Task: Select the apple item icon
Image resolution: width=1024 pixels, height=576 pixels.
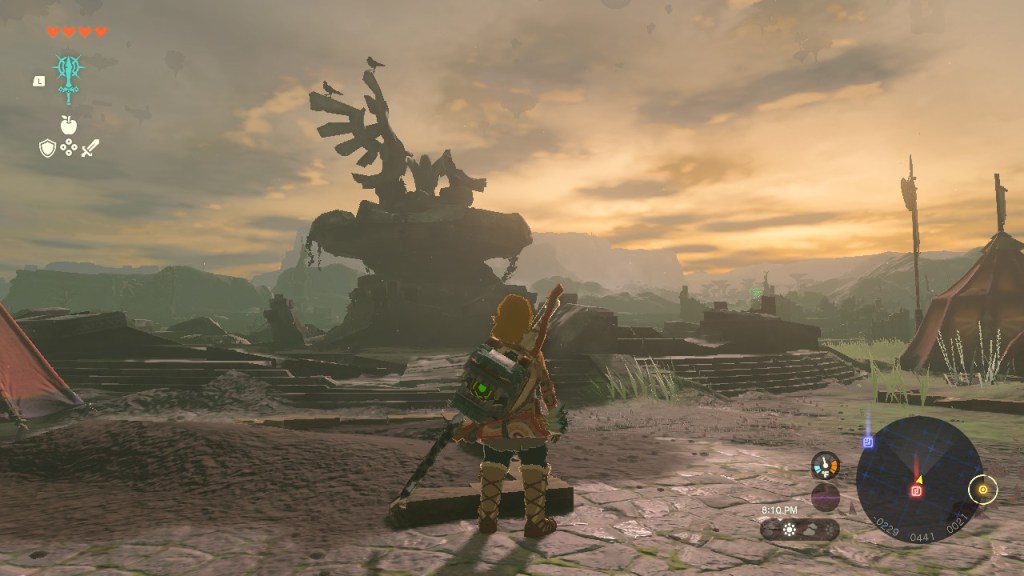Action: 69,124
